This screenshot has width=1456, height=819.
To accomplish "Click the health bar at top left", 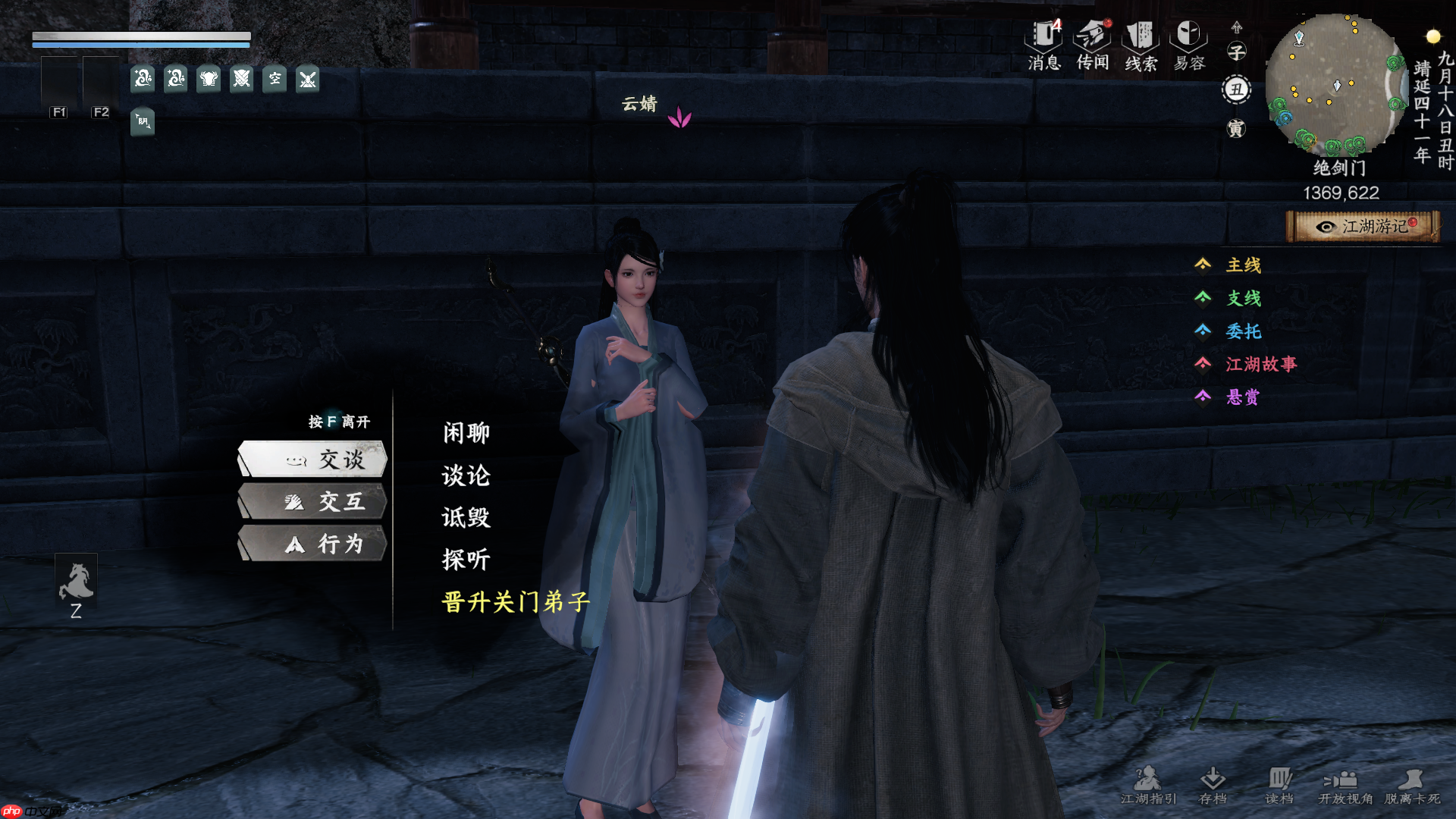I will (x=140, y=36).
